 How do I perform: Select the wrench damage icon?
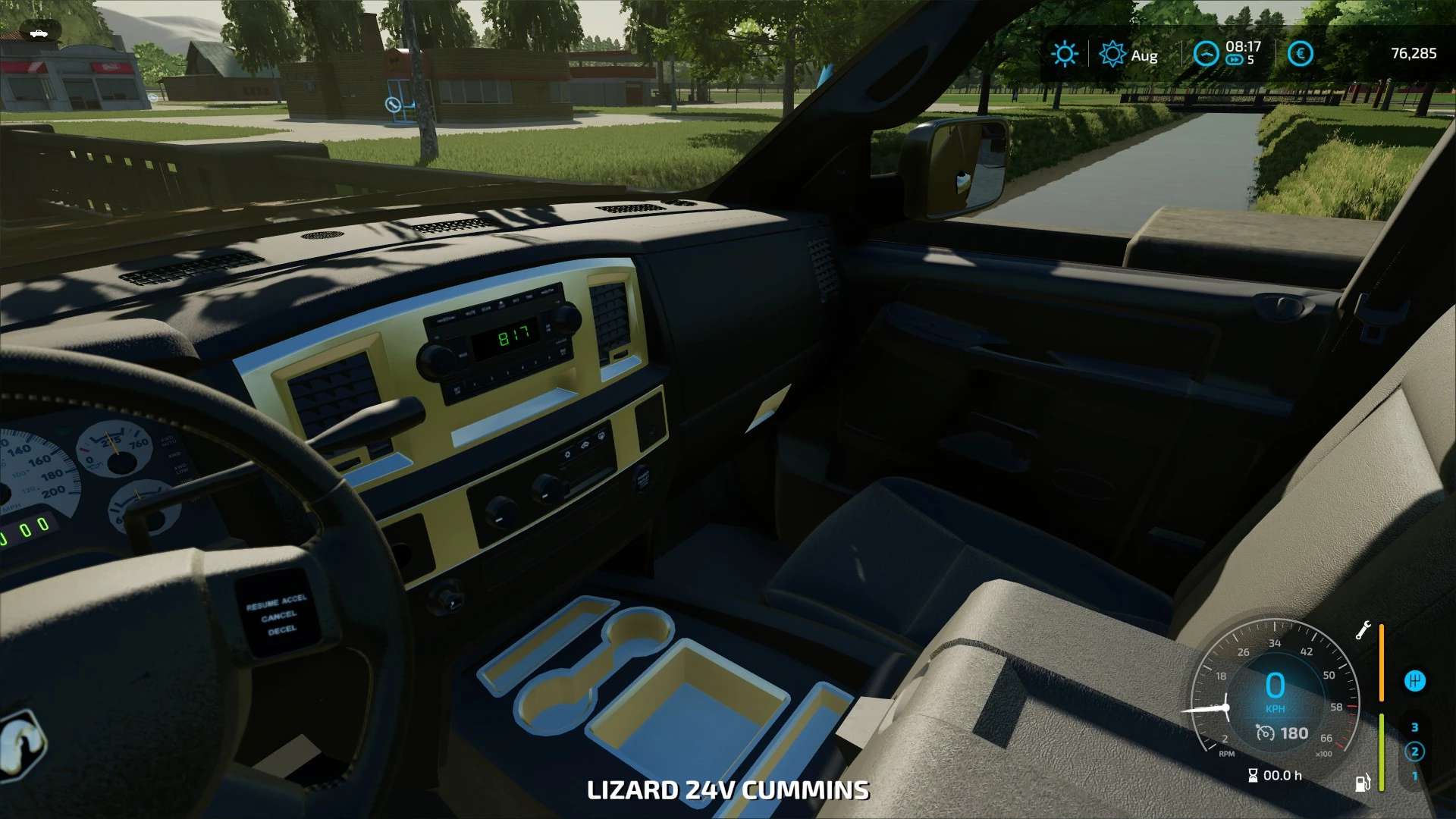(x=1363, y=630)
